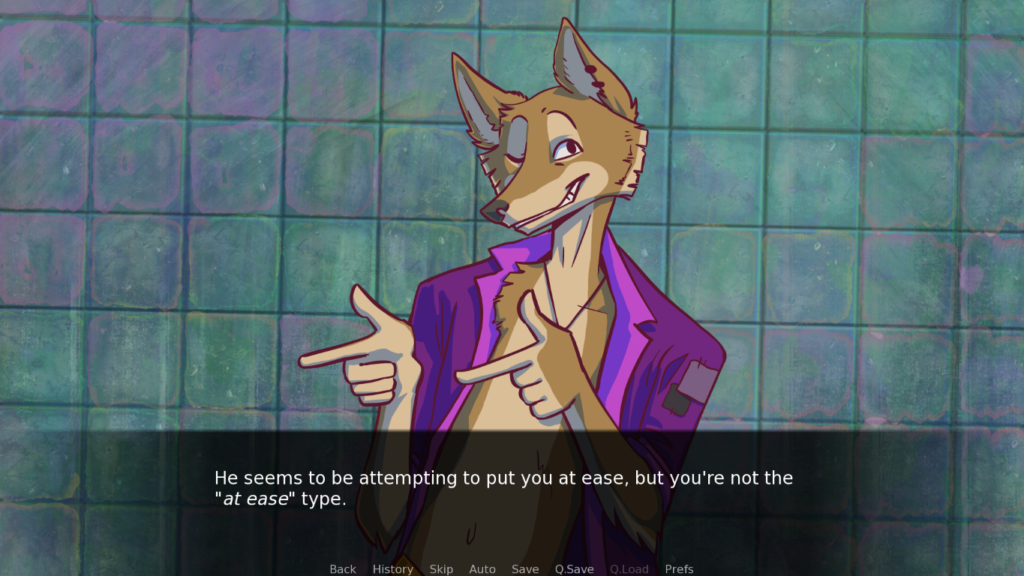Image resolution: width=1024 pixels, height=576 pixels.
Task: Advance the dialogue text box
Action: point(512,490)
